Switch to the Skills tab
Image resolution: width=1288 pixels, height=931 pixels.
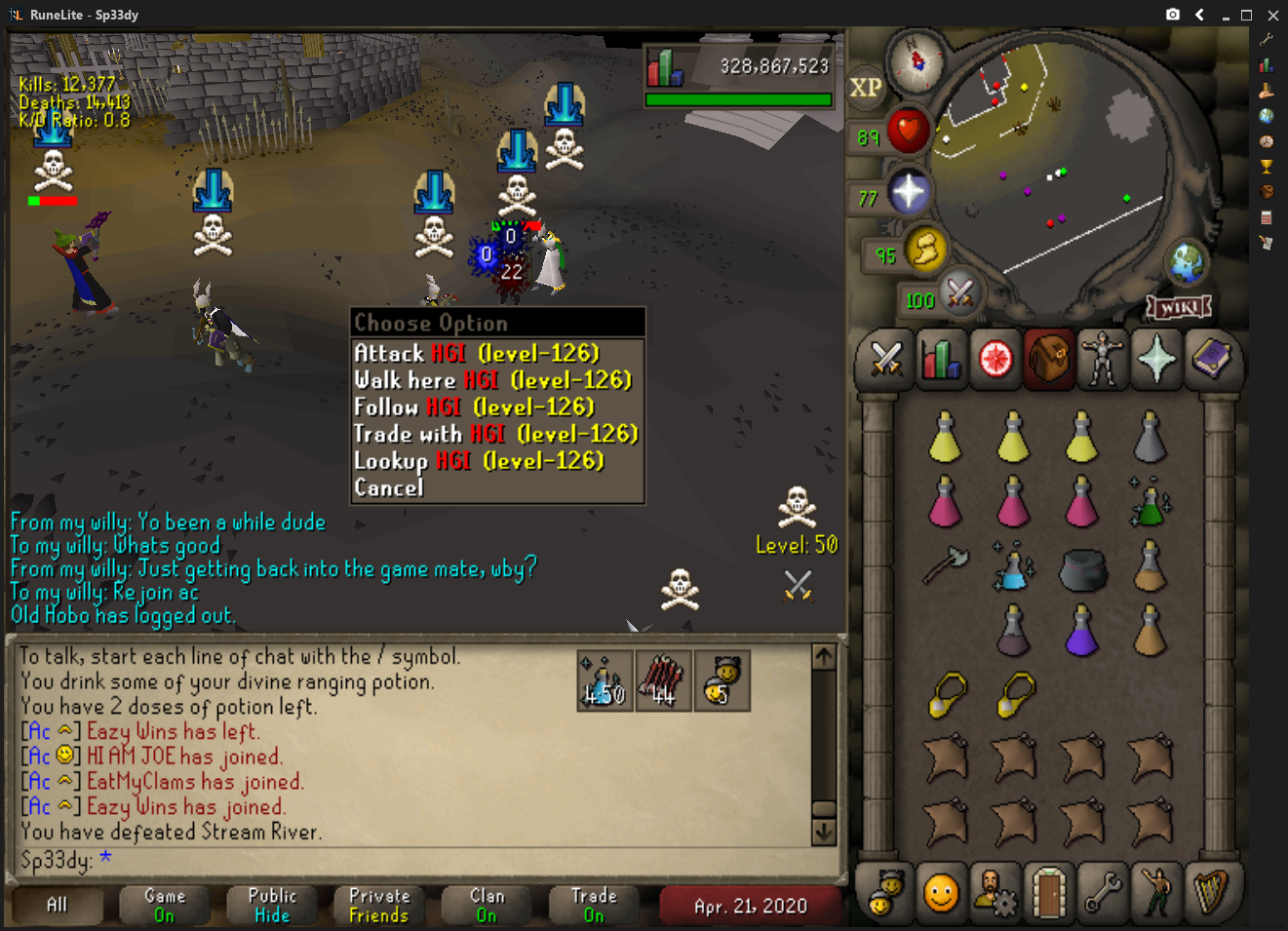coord(941,360)
